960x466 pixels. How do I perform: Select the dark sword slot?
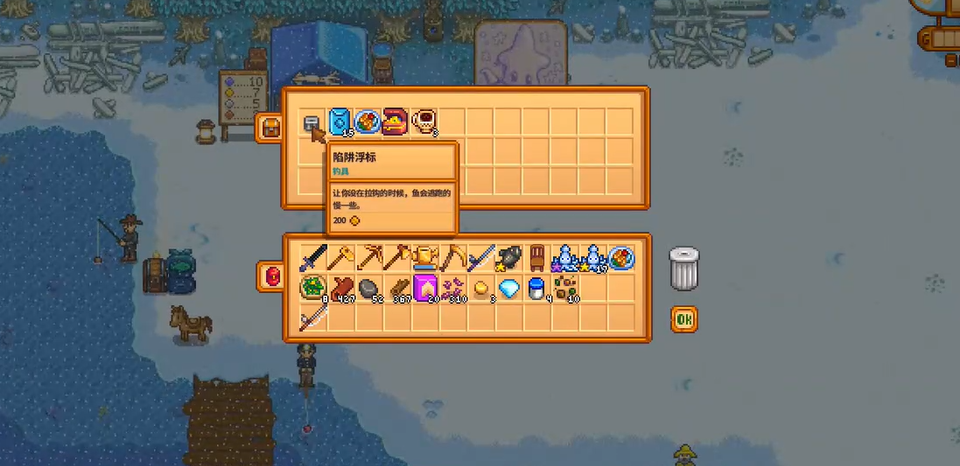313,259
